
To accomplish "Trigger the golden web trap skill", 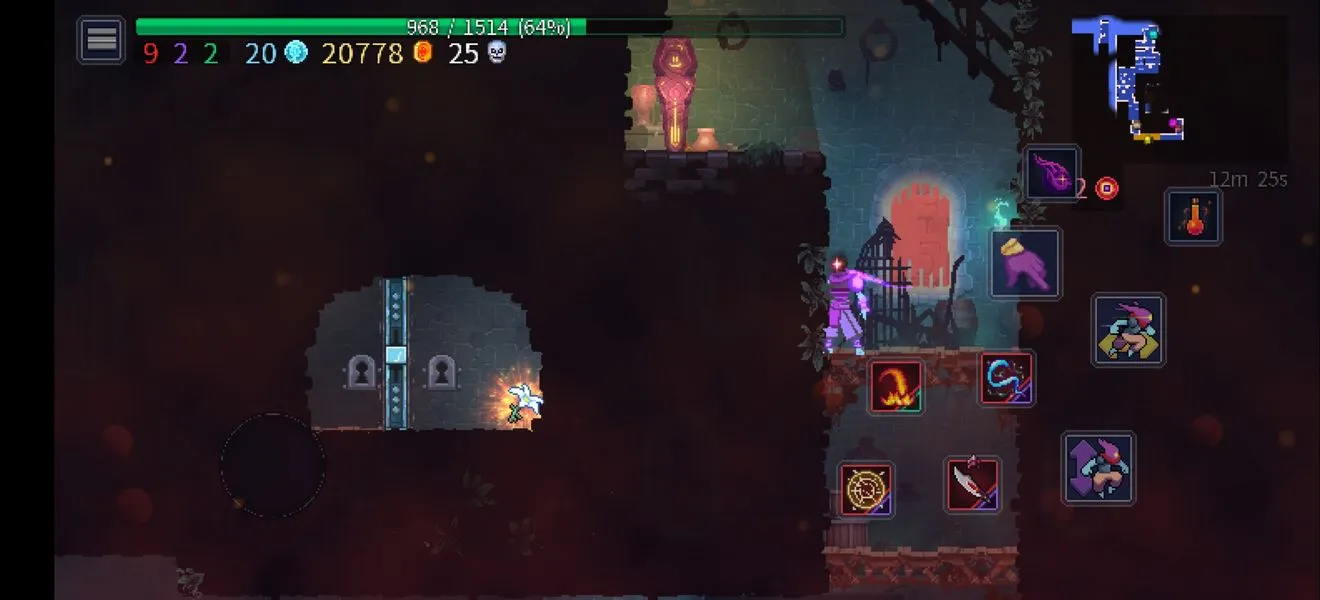I will click(x=865, y=489).
